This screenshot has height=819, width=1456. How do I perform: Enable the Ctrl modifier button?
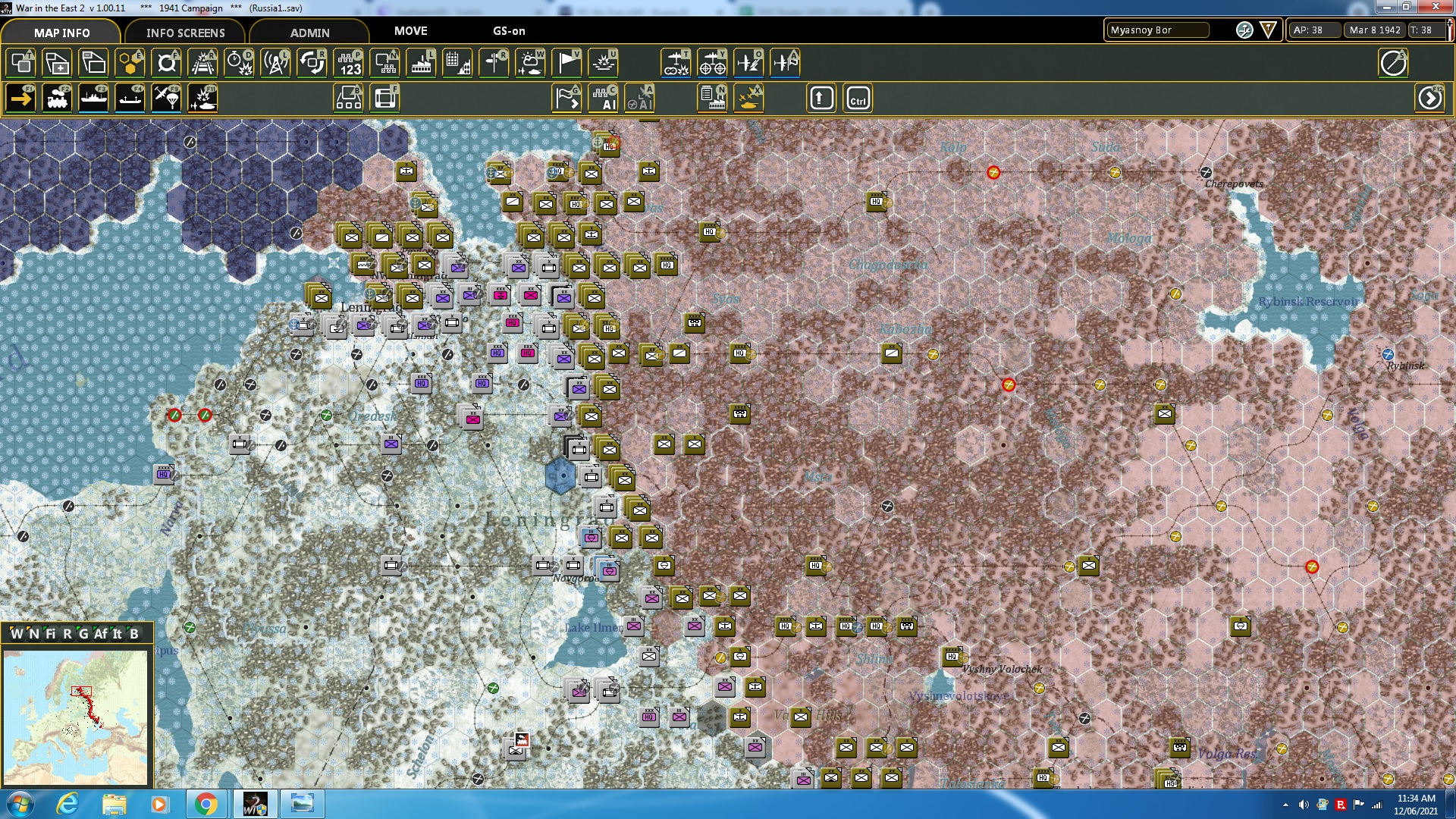click(x=858, y=98)
